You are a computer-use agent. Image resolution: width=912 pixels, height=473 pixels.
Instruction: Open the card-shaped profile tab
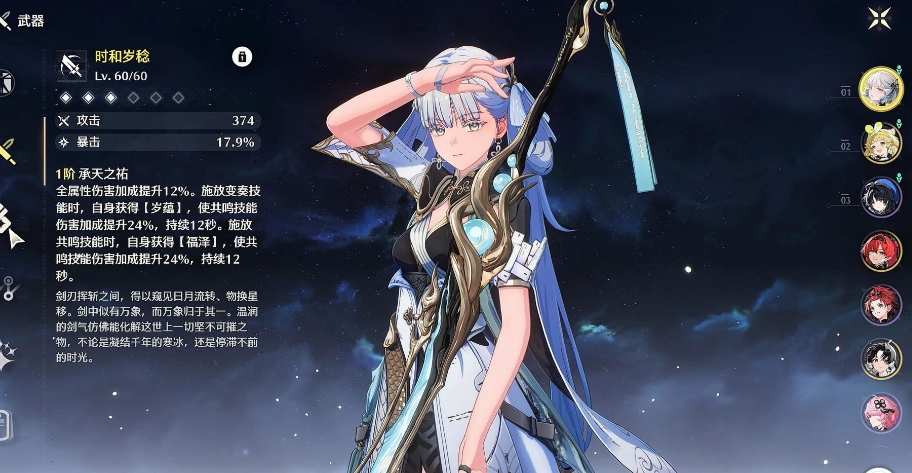point(5,423)
